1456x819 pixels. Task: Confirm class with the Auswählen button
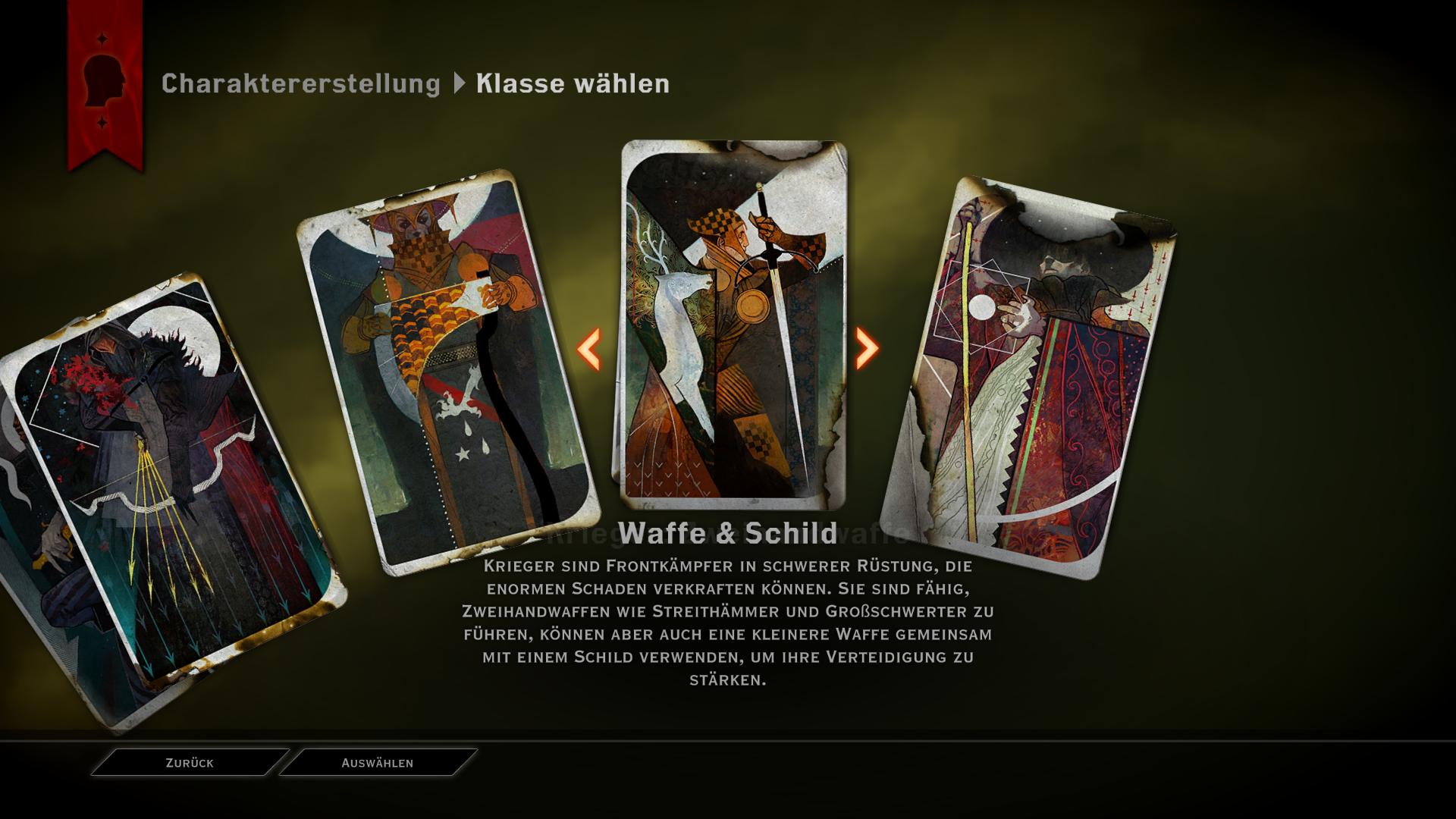coord(378,763)
